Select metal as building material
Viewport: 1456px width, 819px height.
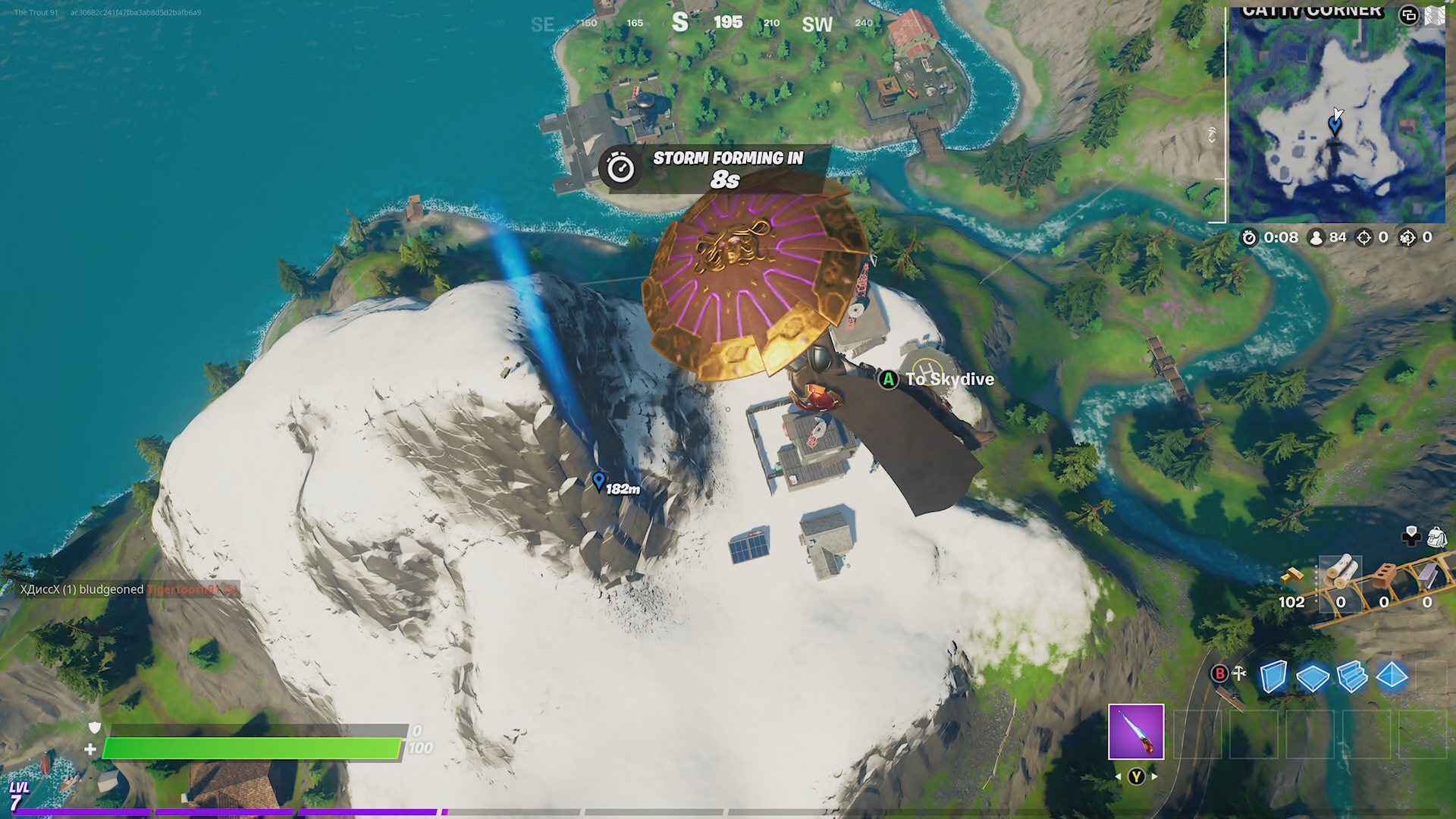(1427, 574)
